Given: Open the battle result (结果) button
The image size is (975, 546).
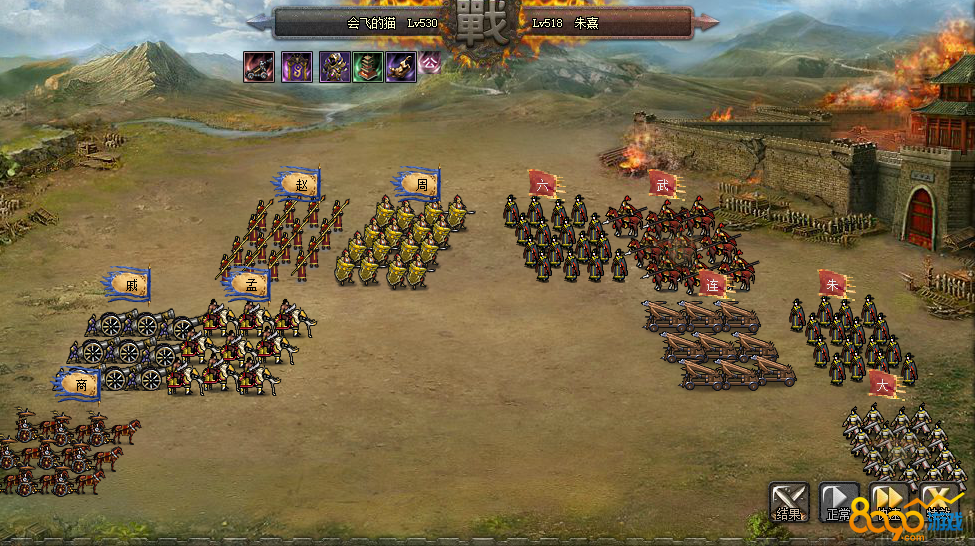Looking at the screenshot, I should point(789,502).
